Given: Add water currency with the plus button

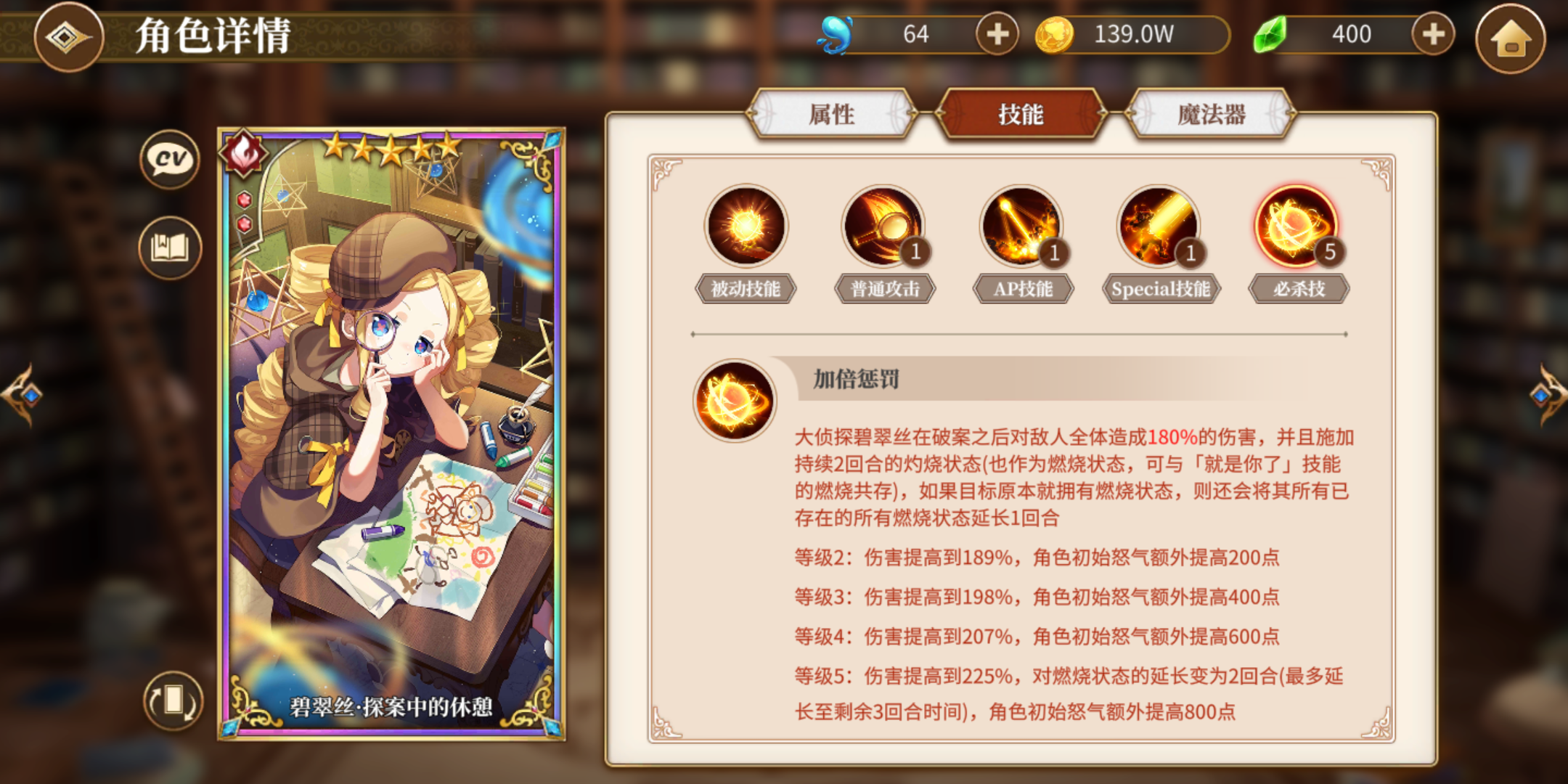Looking at the screenshot, I should coord(997,34).
